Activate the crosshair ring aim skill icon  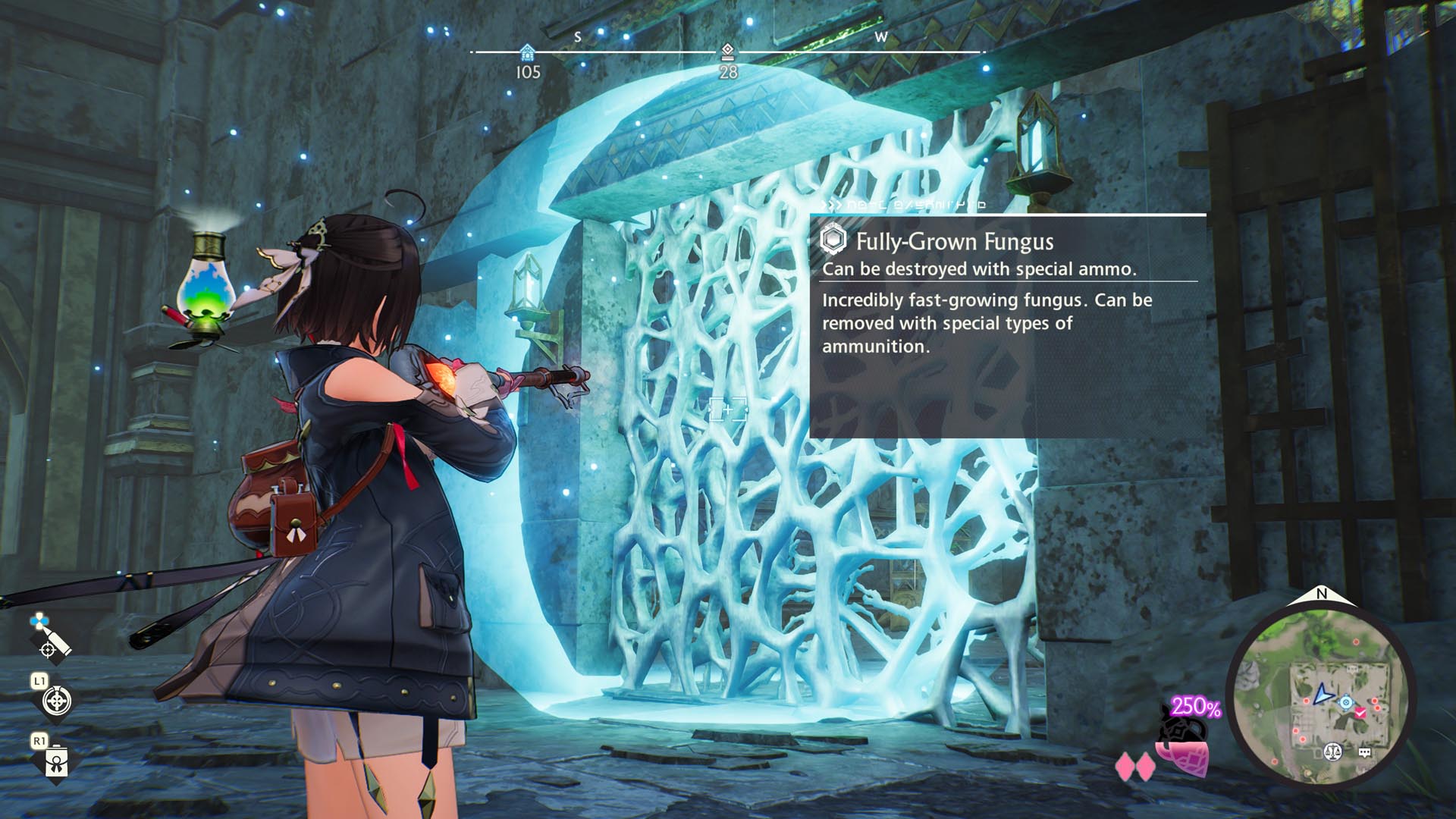57,701
